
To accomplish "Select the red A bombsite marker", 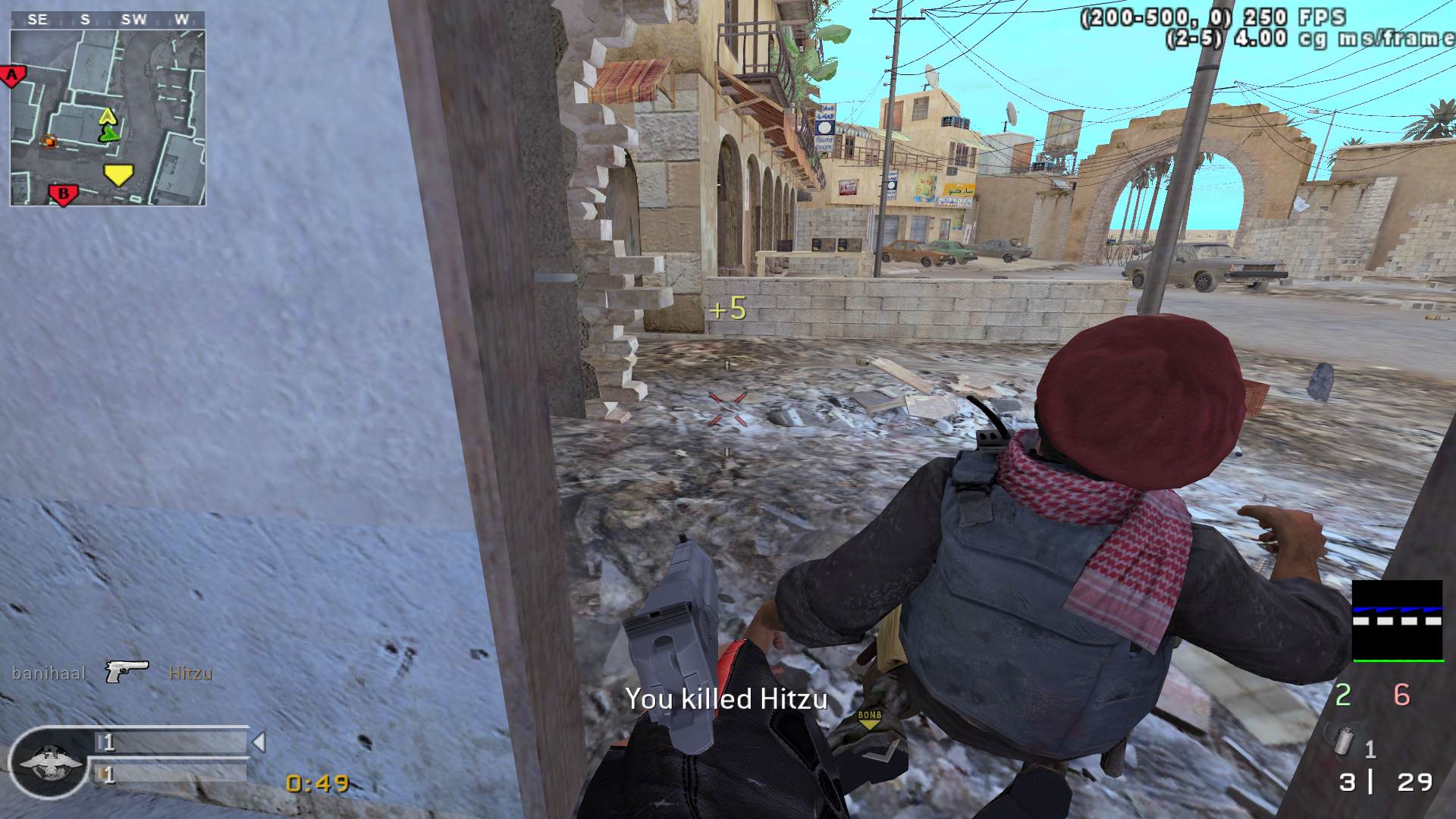I will 13,75.
